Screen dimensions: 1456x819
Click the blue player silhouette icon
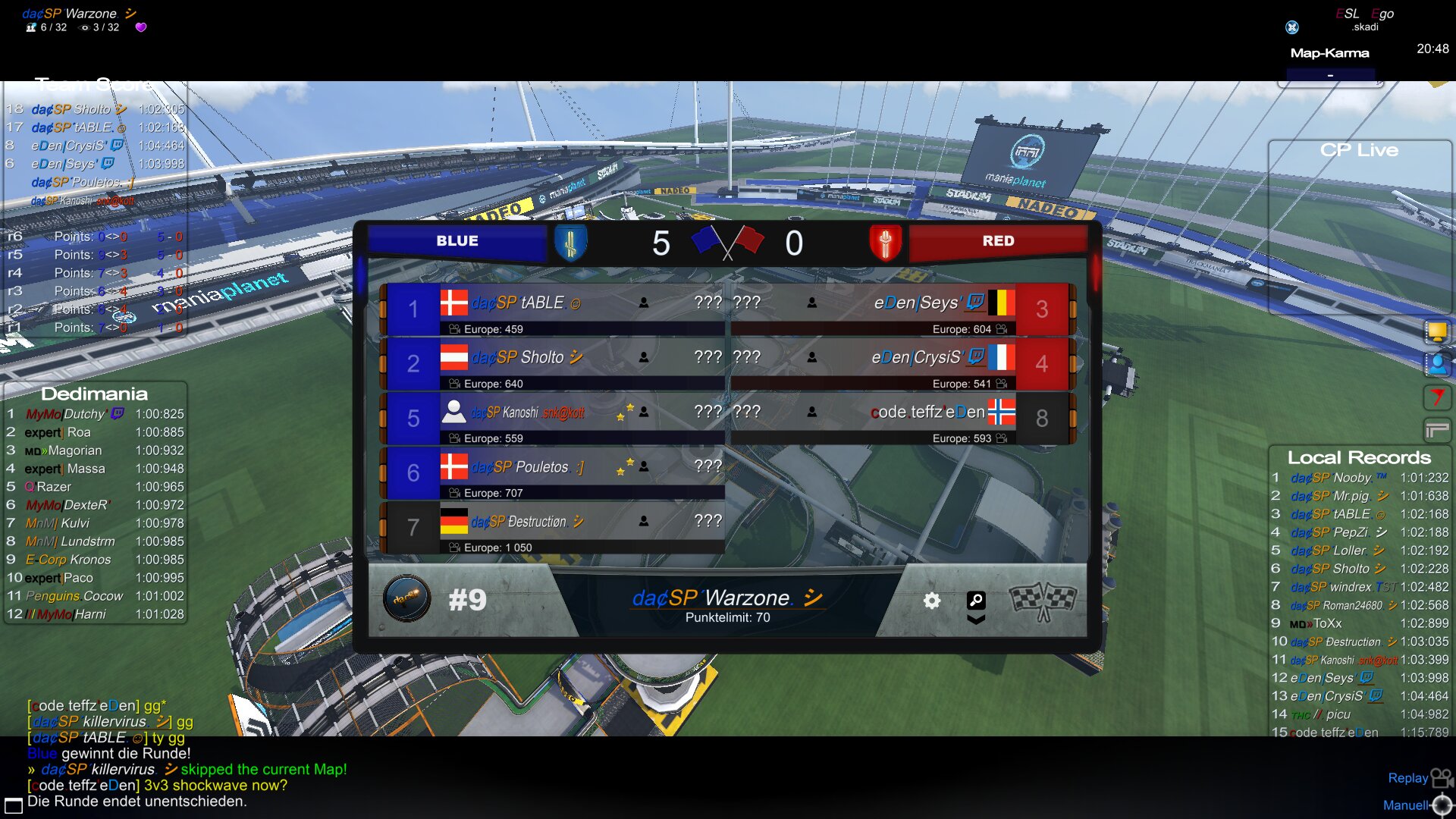tap(1436, 364)
